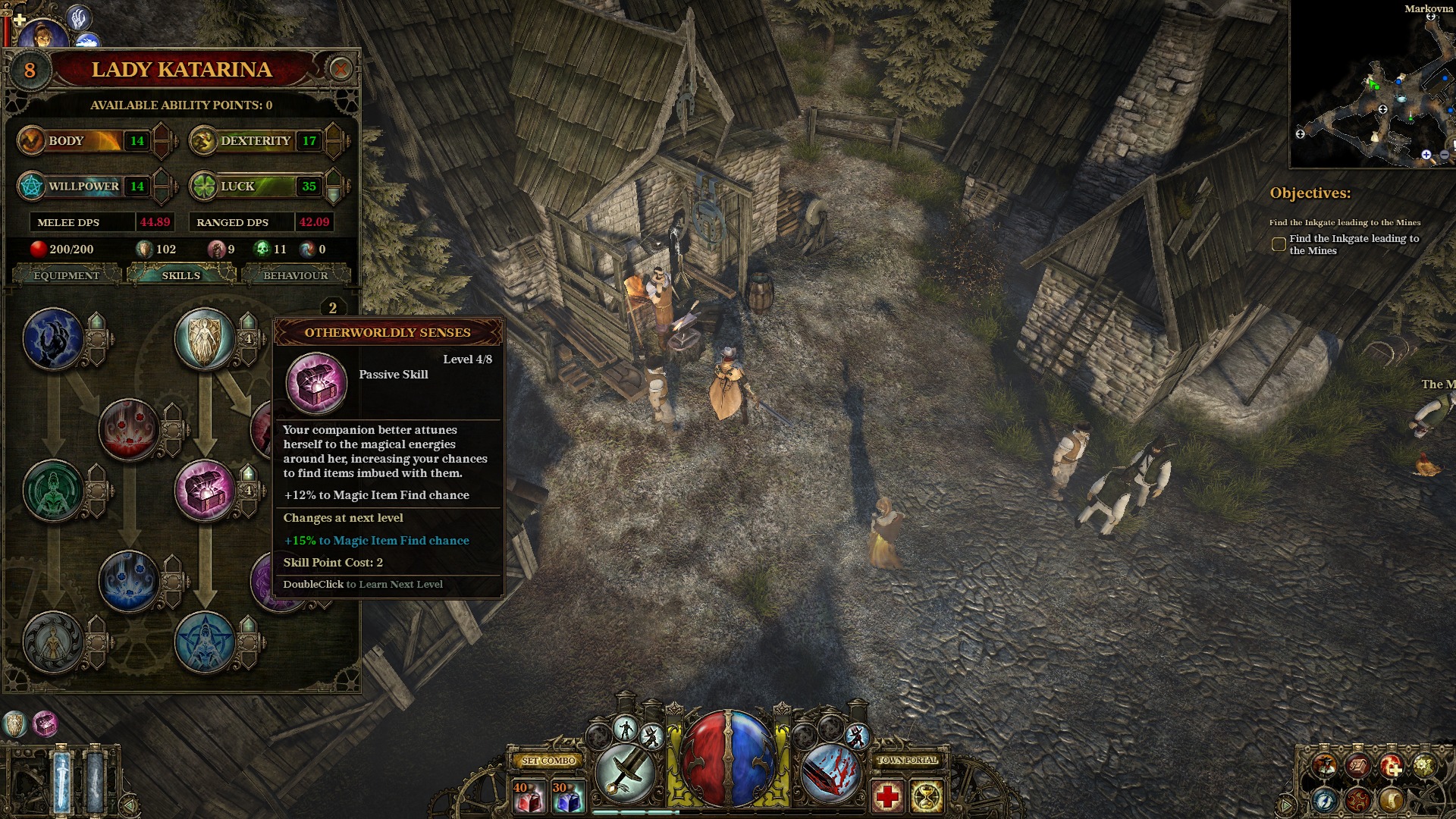Image resolution: width=1456 pixels, height=819 pixels.
Task: Close the Lady Katarina companion panel
Action: [x=340, y=70]
